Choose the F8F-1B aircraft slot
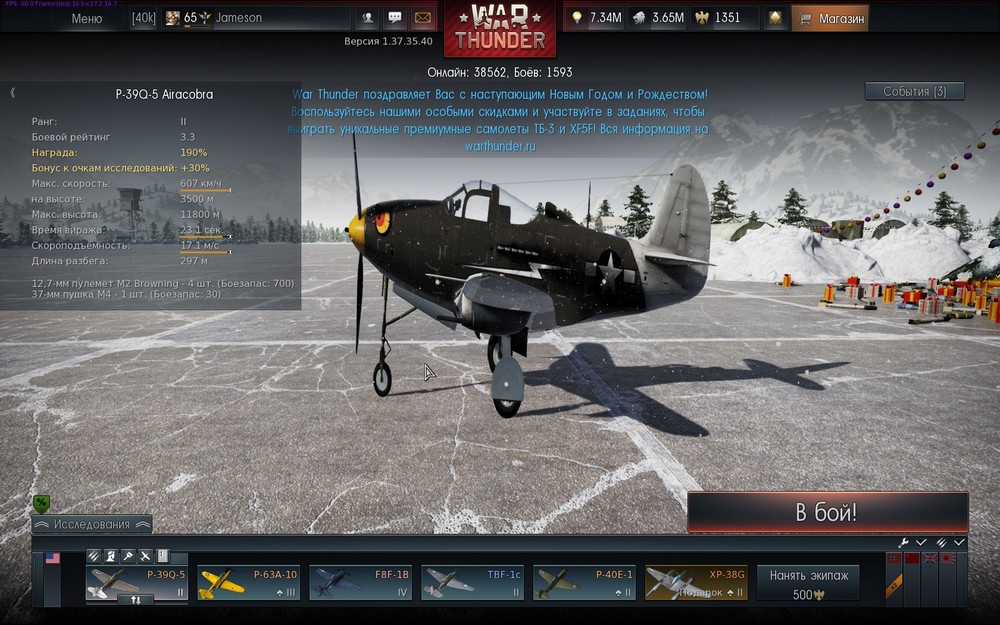 (x=360, y=582)
